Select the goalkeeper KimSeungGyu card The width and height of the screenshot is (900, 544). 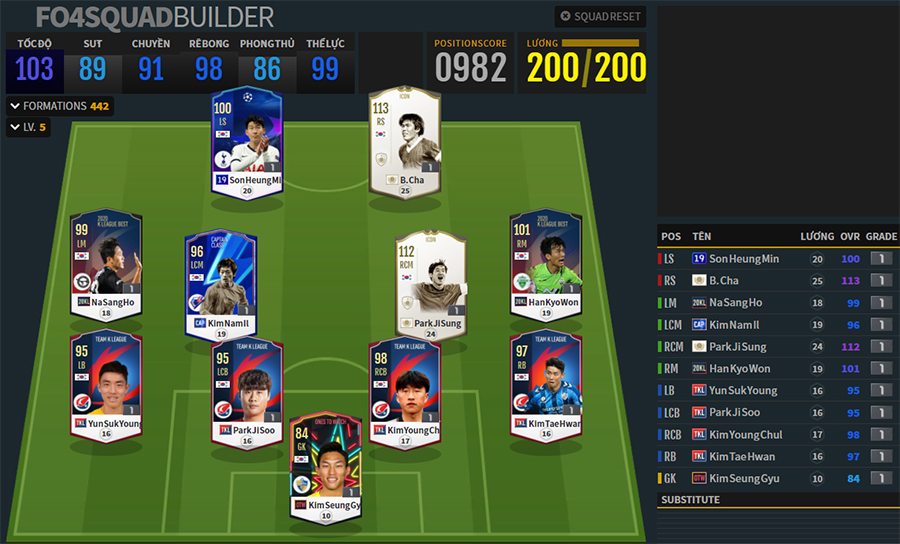pos(325,465)
